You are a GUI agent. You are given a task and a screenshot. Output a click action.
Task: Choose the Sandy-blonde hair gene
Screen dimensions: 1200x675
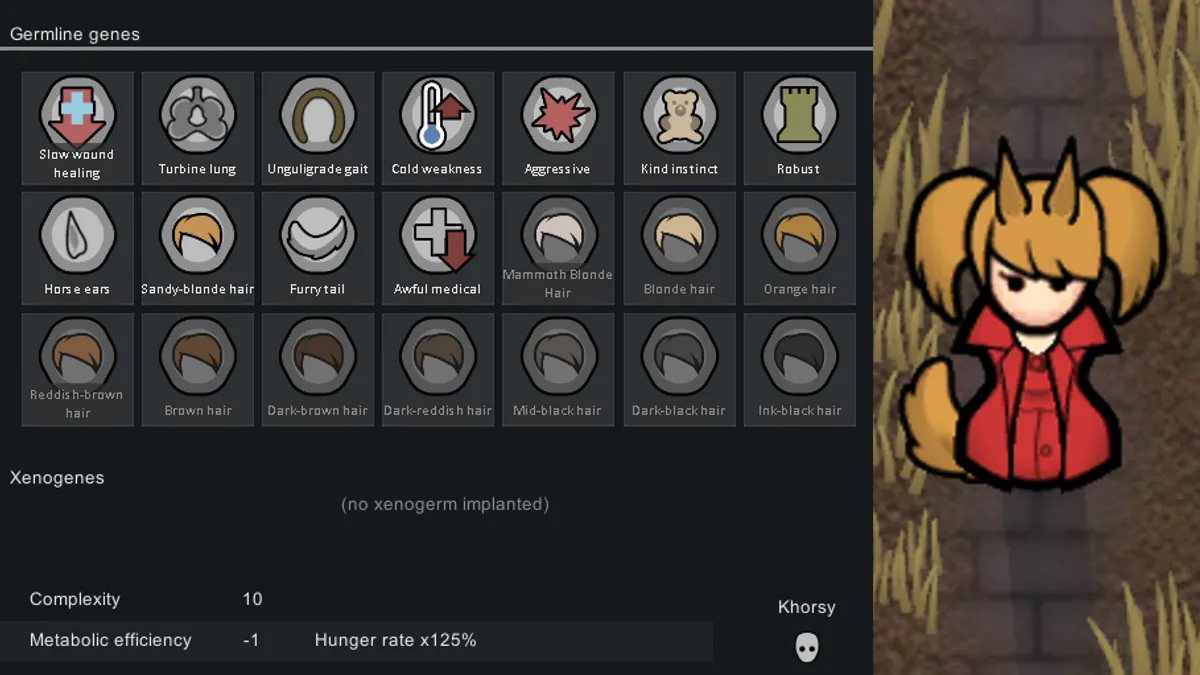[198, 248]
